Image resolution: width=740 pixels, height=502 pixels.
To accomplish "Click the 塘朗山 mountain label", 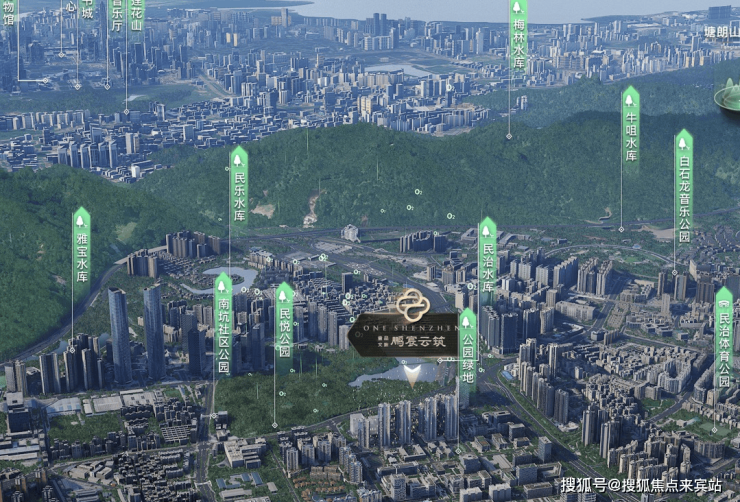I will (x=718, y=31).
